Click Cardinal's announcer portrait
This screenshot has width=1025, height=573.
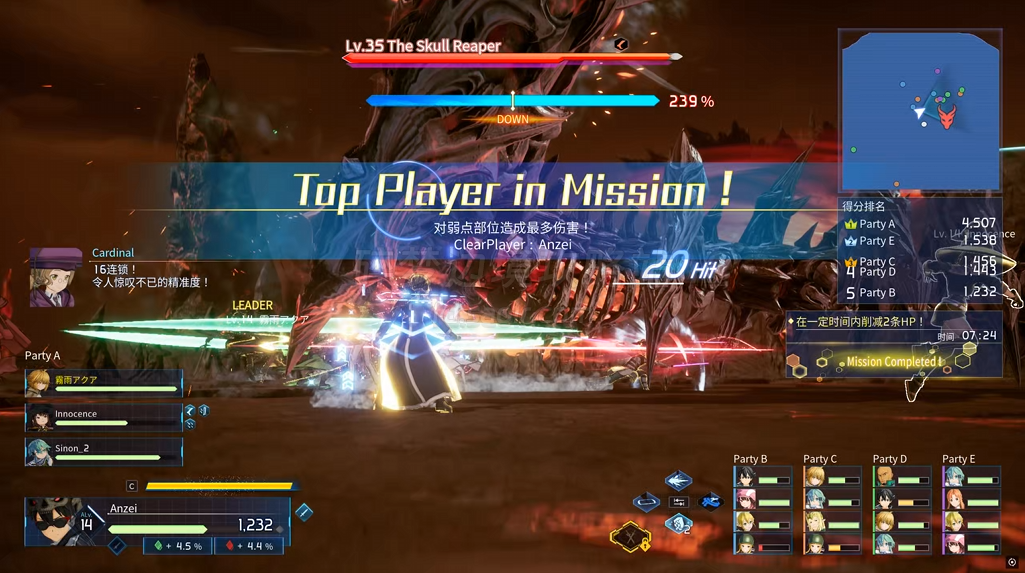[x=55, y=278]
